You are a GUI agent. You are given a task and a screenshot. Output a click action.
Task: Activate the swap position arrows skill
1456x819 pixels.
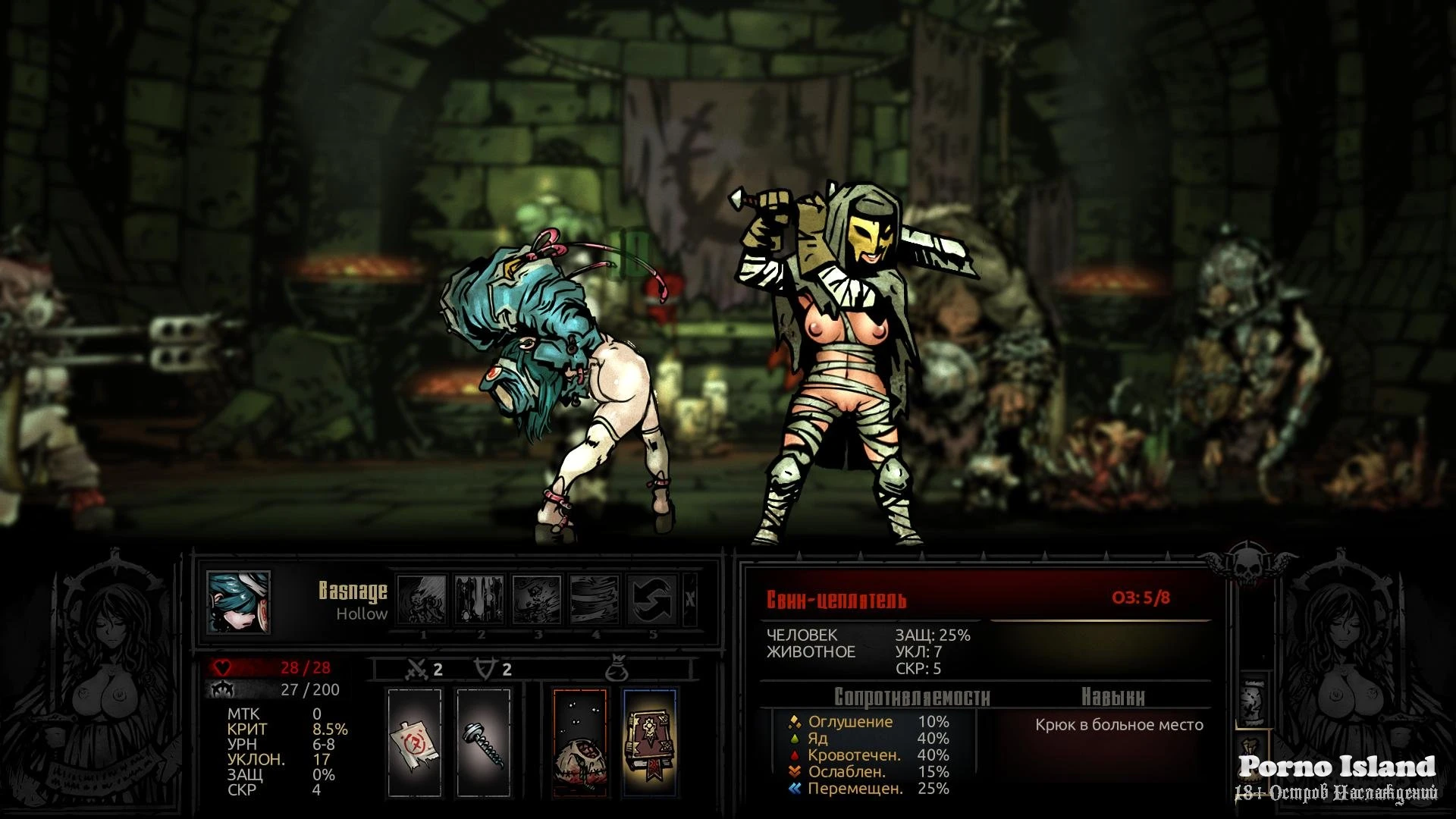[652, 599]
